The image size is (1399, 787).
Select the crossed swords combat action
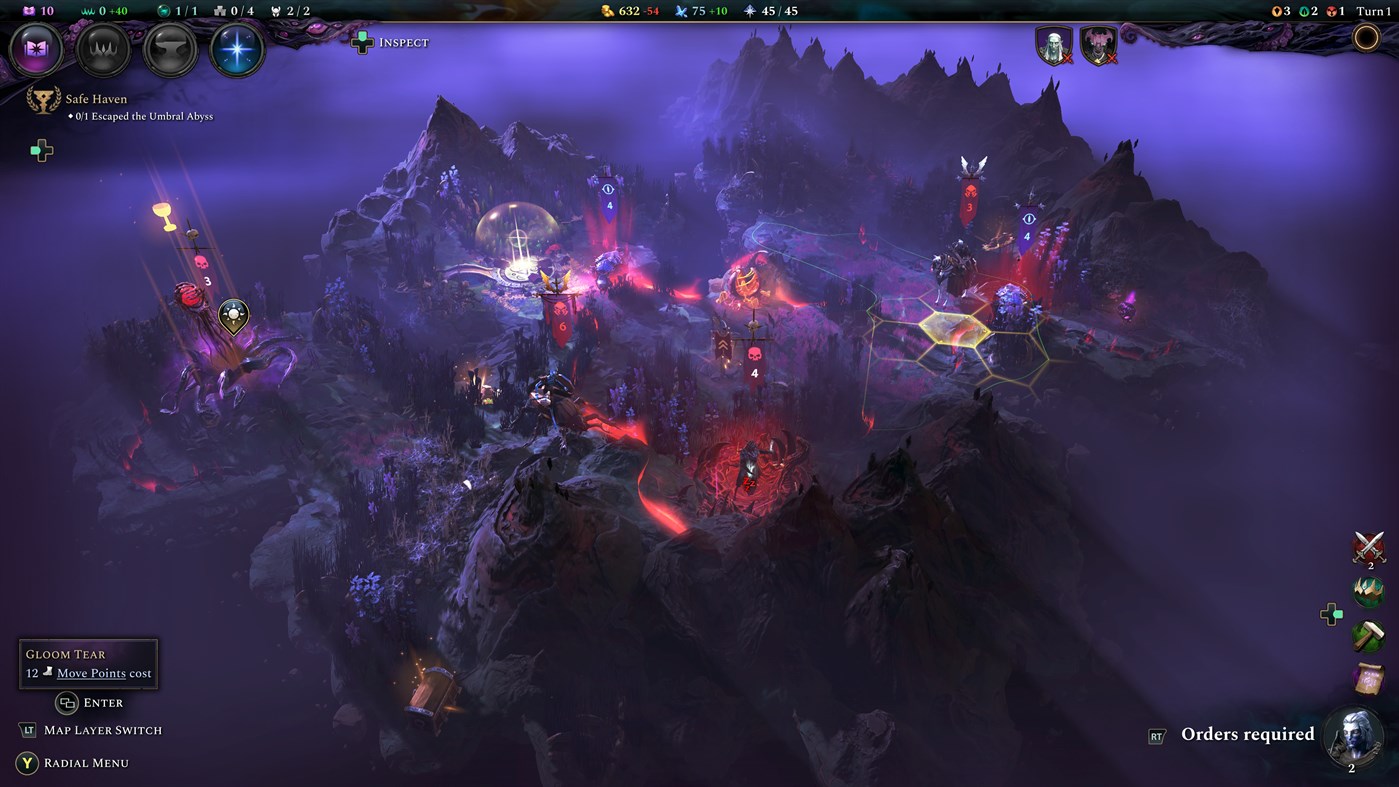tap(1368, 545)
